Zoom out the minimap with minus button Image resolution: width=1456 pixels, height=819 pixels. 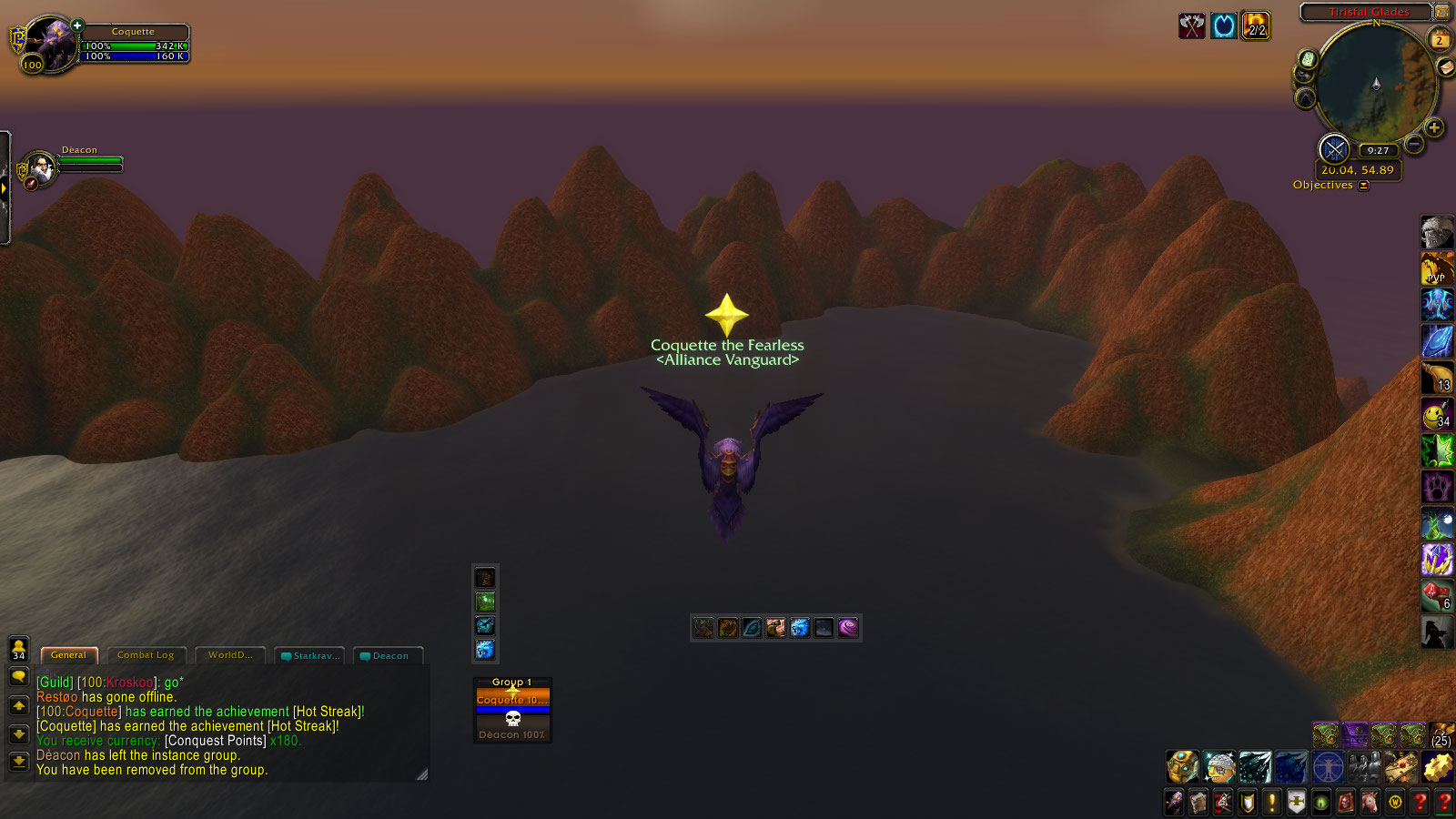[1414, 144]
